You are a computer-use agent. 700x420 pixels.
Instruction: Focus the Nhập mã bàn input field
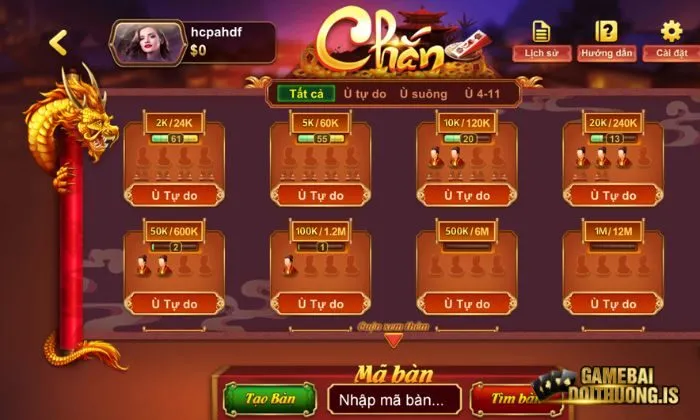coord(394,399)
